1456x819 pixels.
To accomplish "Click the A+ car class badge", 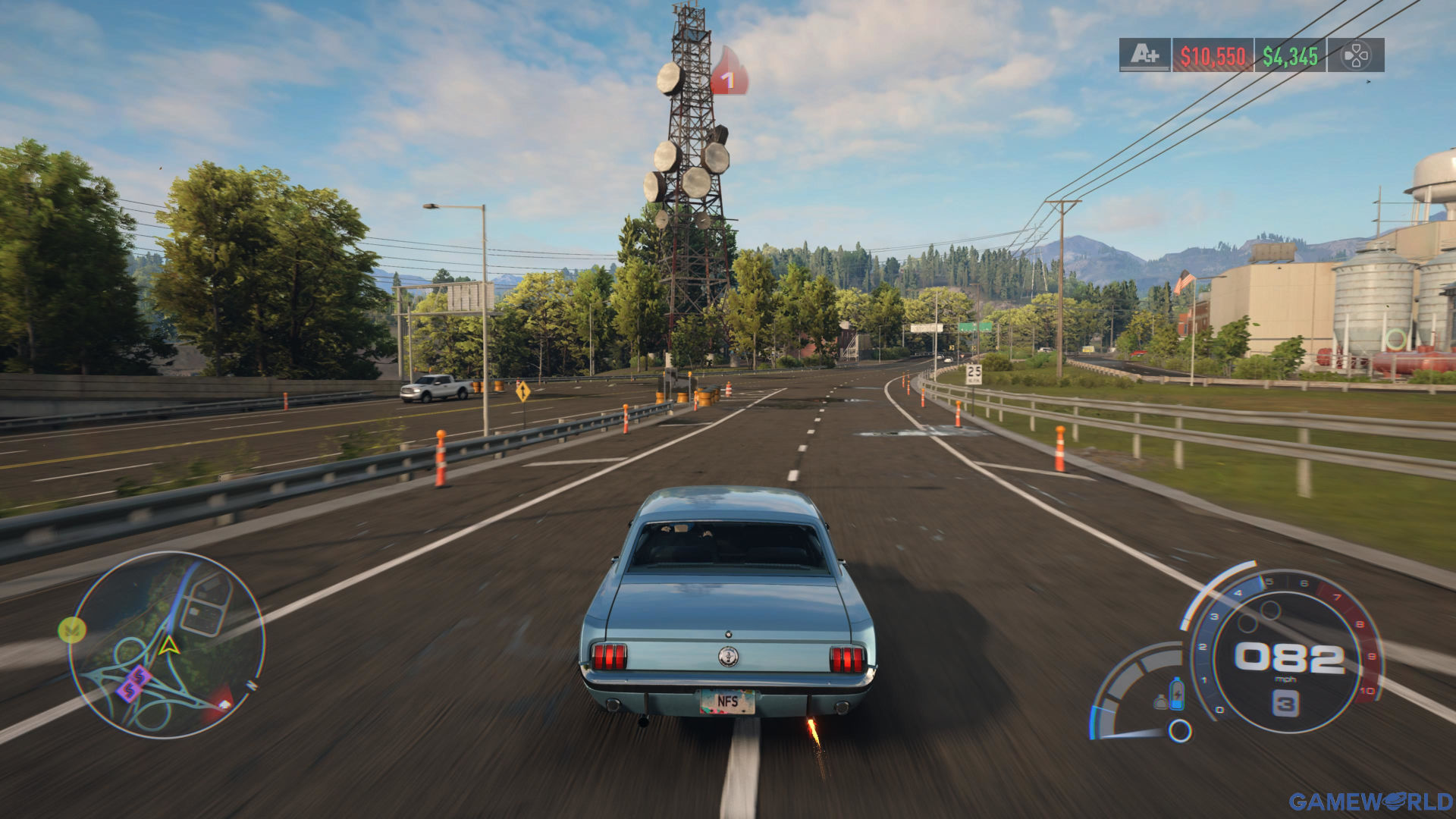I will pyautogui.click(x=1144, y=55).
